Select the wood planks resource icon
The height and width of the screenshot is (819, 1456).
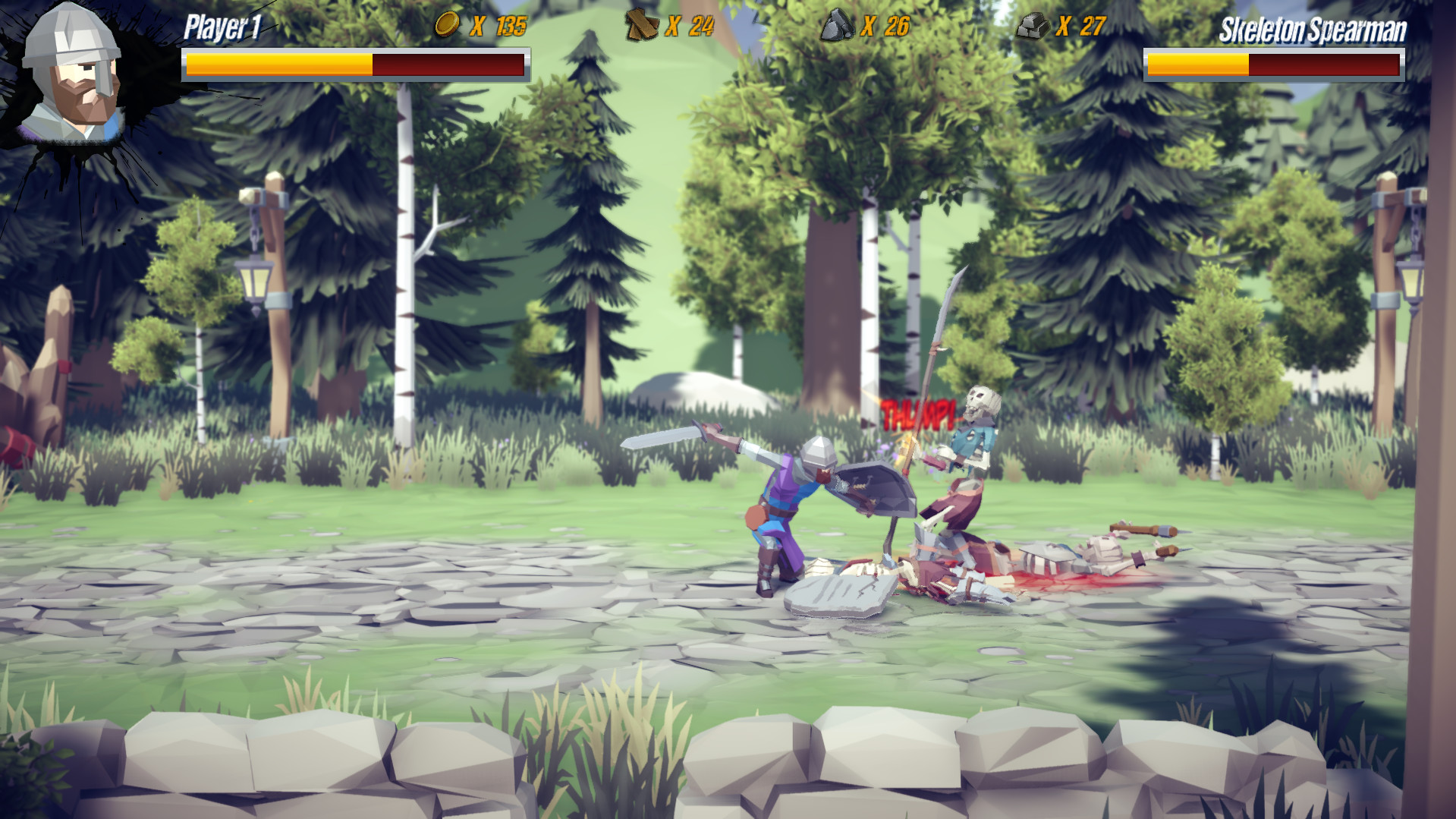[640, 25]
